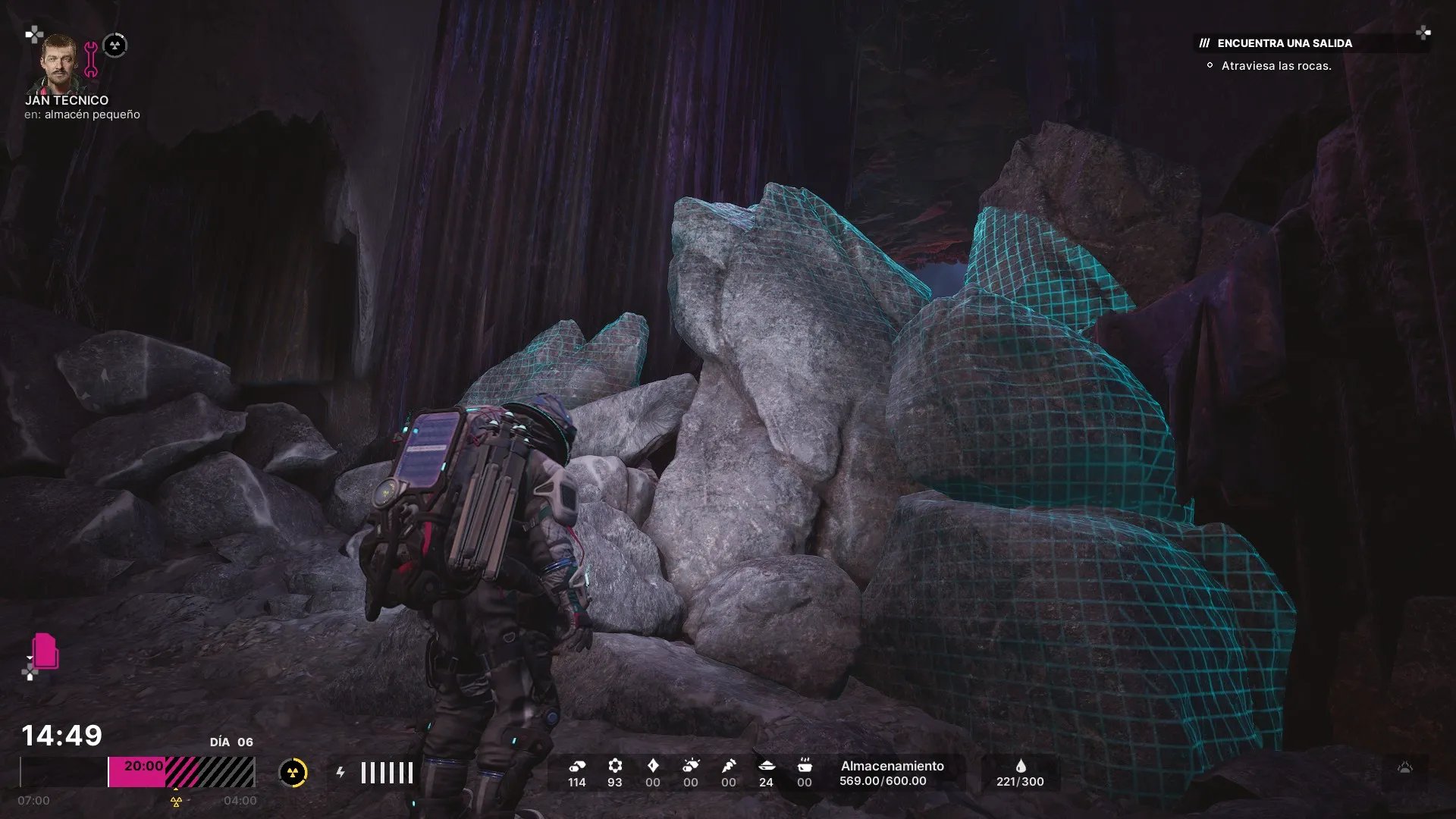1456x819 pixels.
Task: Open the pink document notification icon
Action: click(45, 651)
